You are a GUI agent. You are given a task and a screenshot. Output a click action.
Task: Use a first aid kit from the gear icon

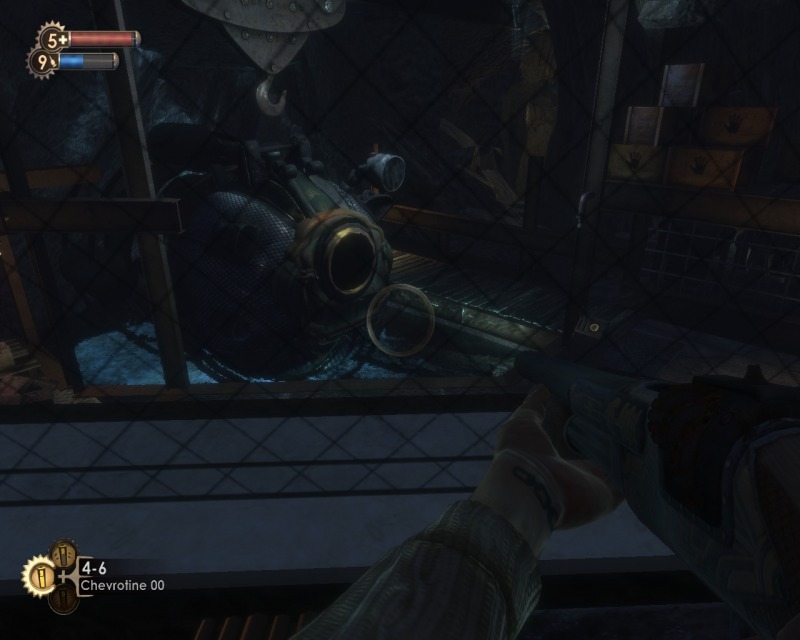point(53,40)
